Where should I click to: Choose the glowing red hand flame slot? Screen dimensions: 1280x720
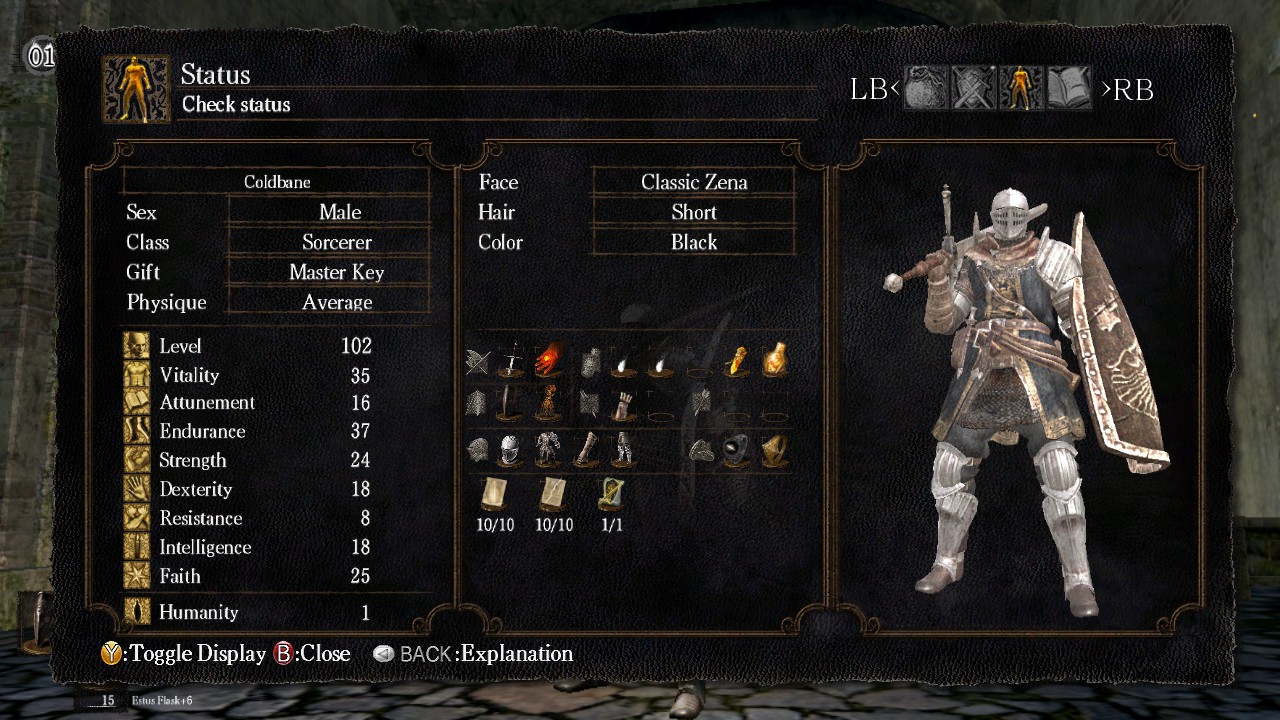546,360
